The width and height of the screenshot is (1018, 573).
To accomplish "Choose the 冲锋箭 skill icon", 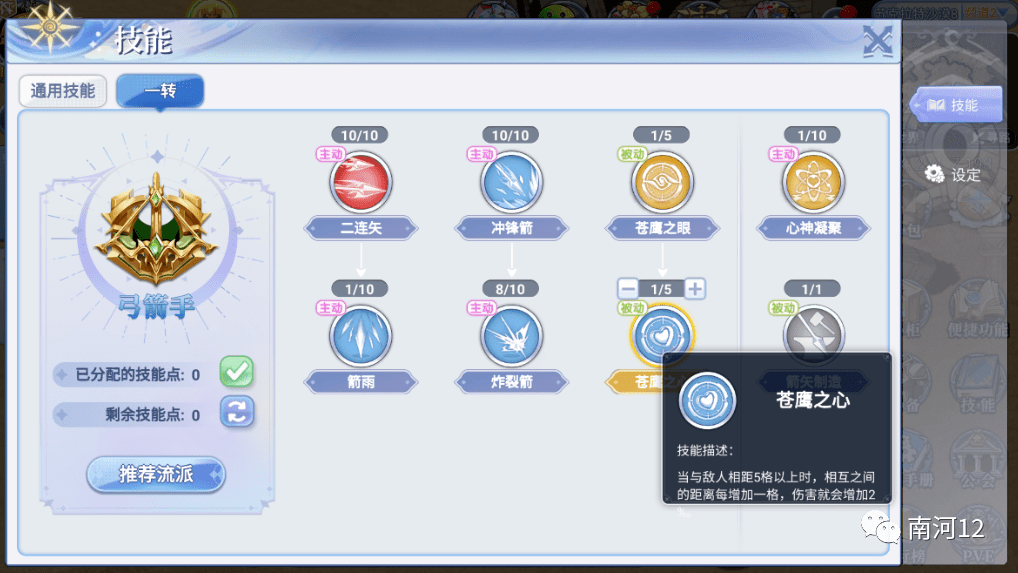I will click(x=511, y=181).
